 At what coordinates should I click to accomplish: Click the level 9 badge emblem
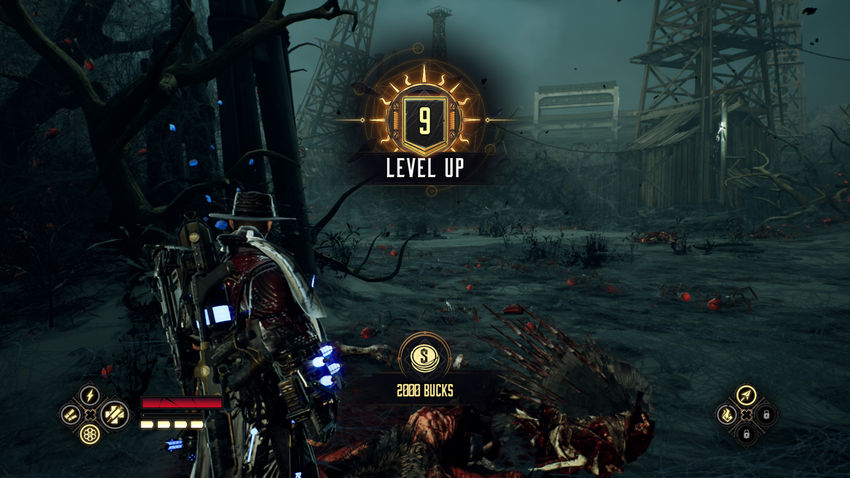pyautogui.click(x=425, y=121)
